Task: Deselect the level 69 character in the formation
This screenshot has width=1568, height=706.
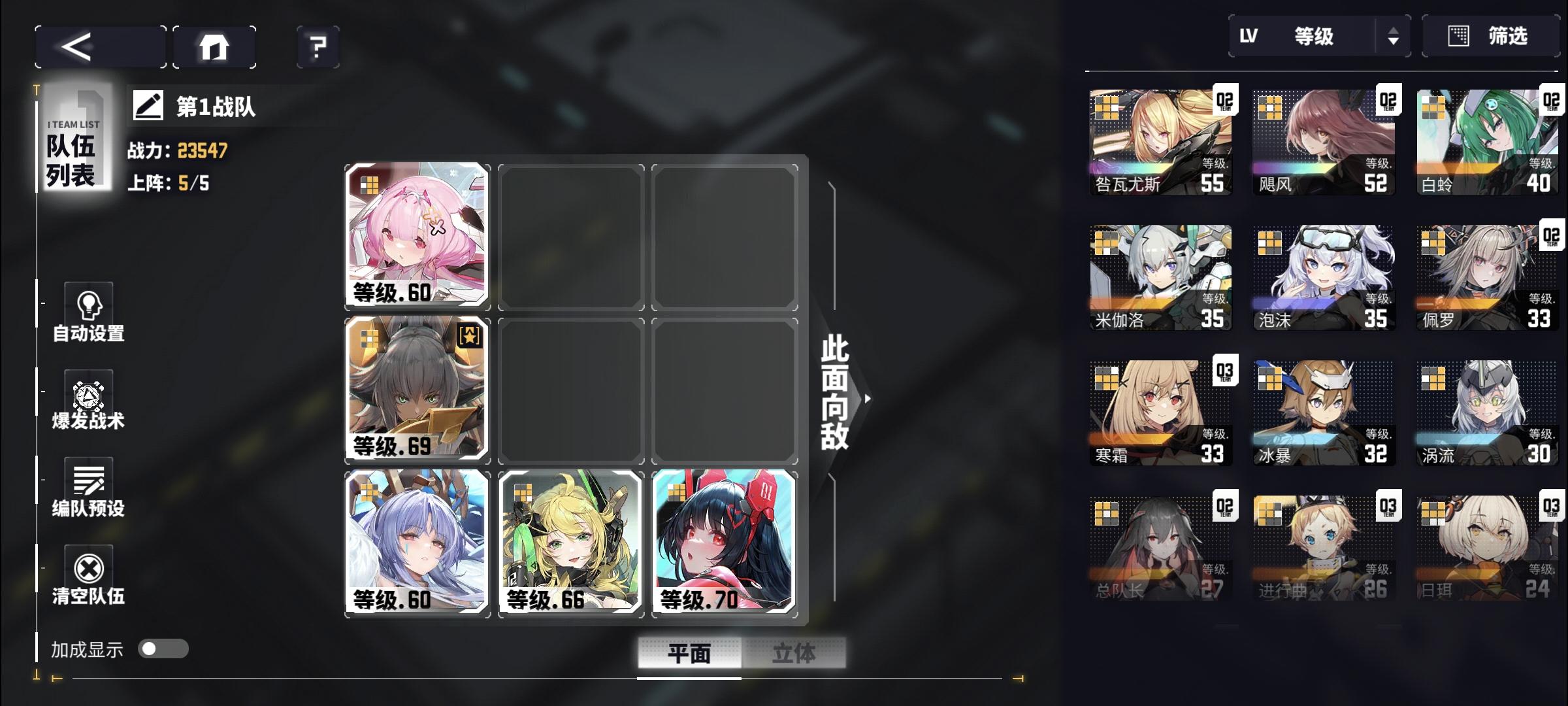Action: (x=416, y=390)
